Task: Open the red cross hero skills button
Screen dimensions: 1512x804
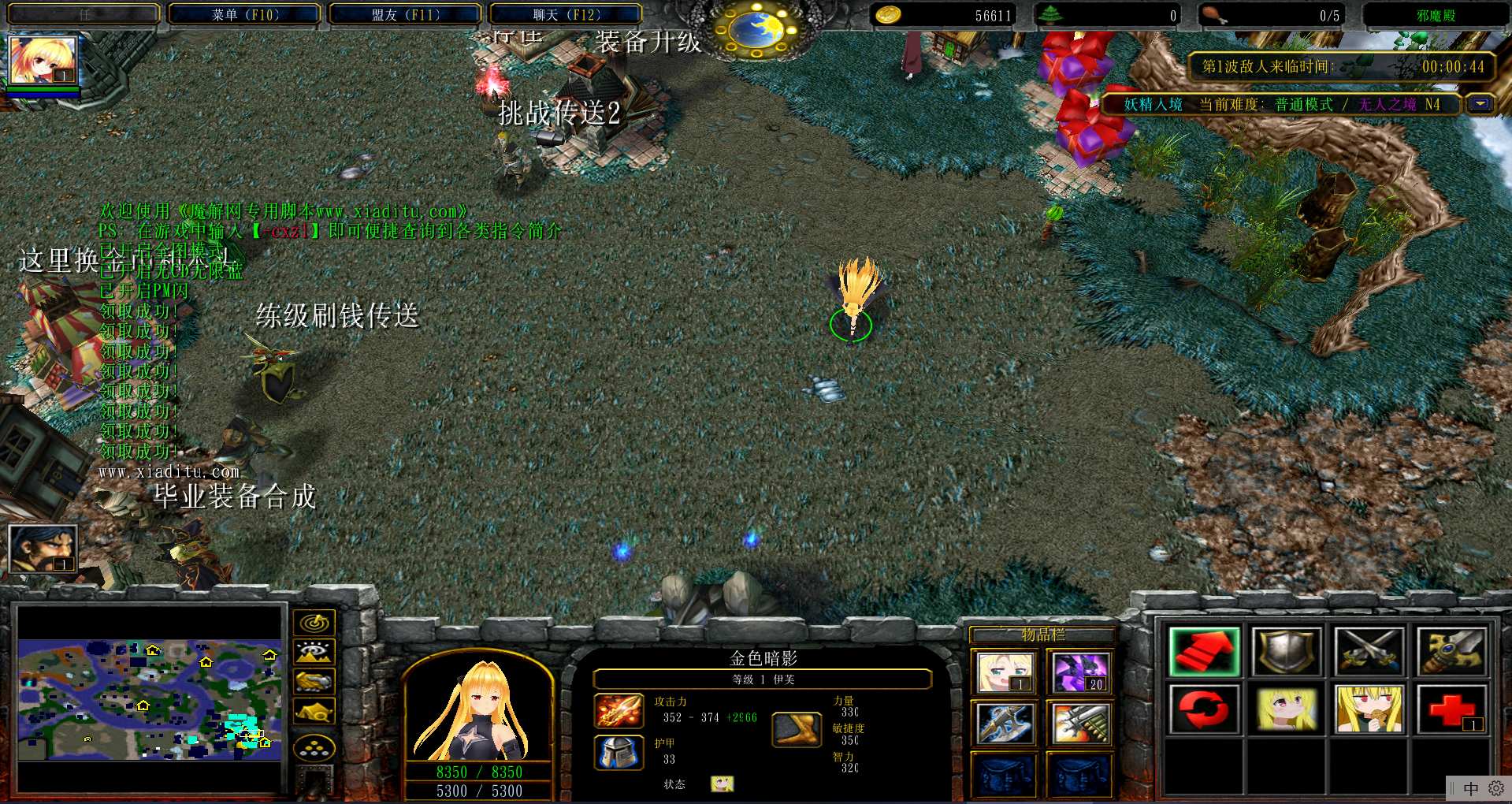Action: point(1451,709)
